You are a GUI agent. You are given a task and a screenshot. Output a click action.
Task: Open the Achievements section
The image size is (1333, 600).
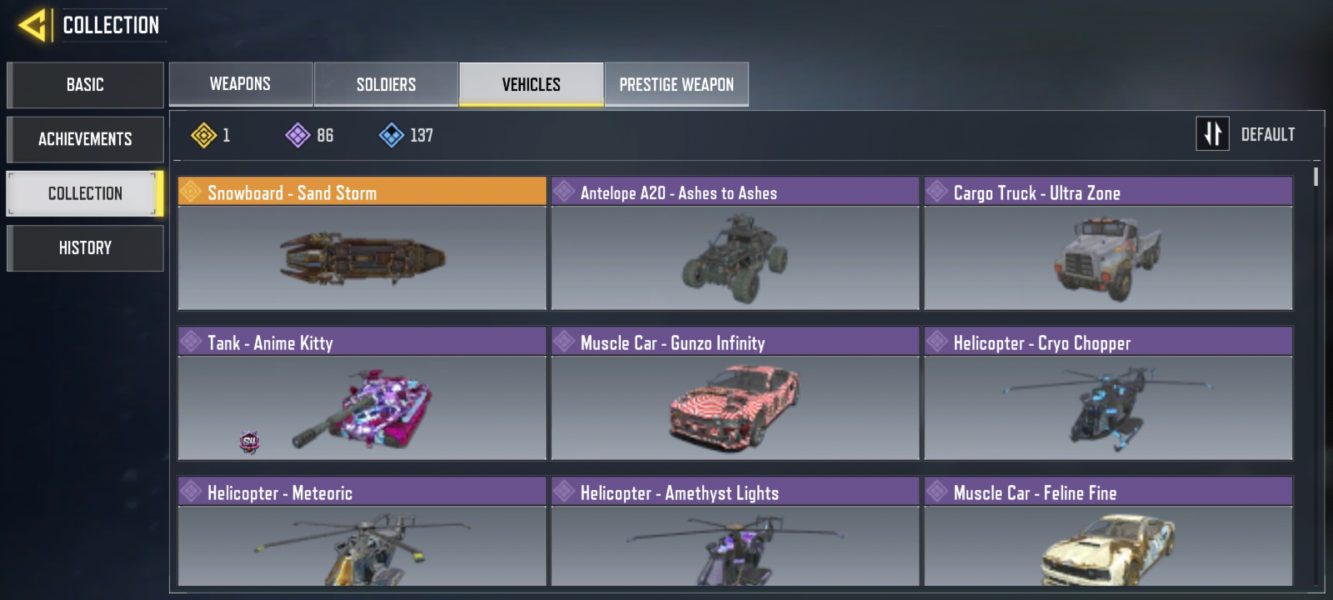coord(85,139)
